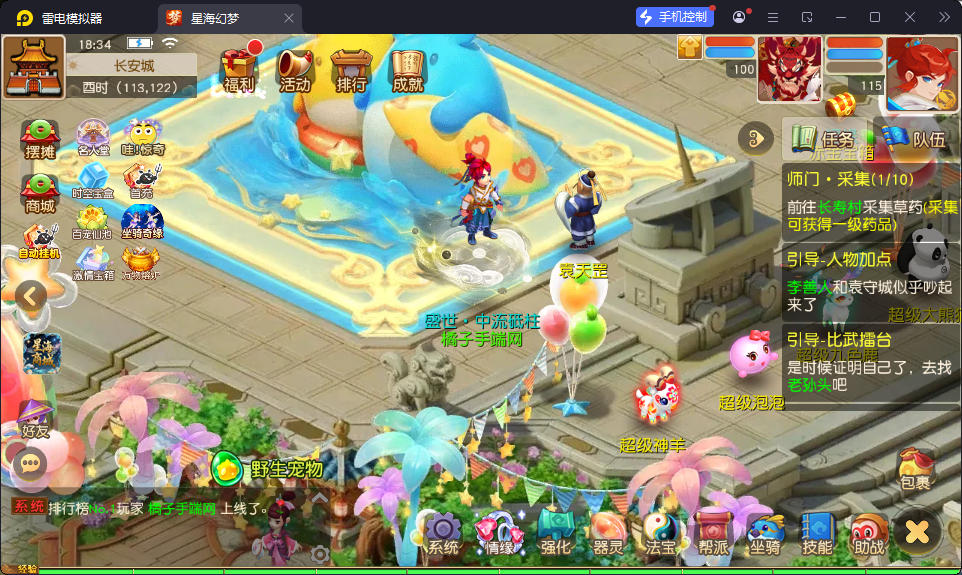This screenshot has height=575, width=962.
Task: Show the 排行 rankings
Action: pyautogui.click(x=351, y=71)
